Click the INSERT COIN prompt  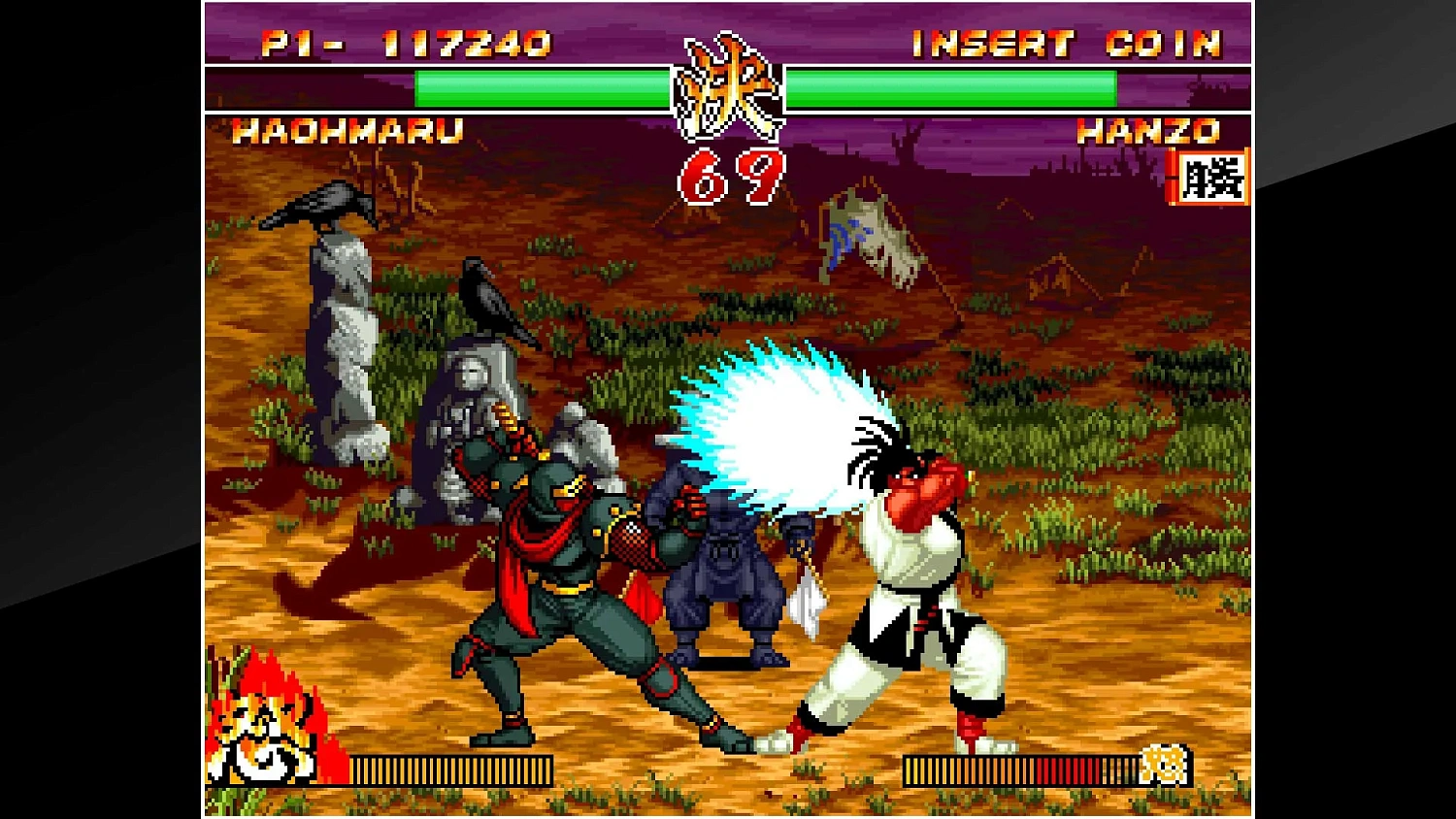click(x=1066, y=43)
